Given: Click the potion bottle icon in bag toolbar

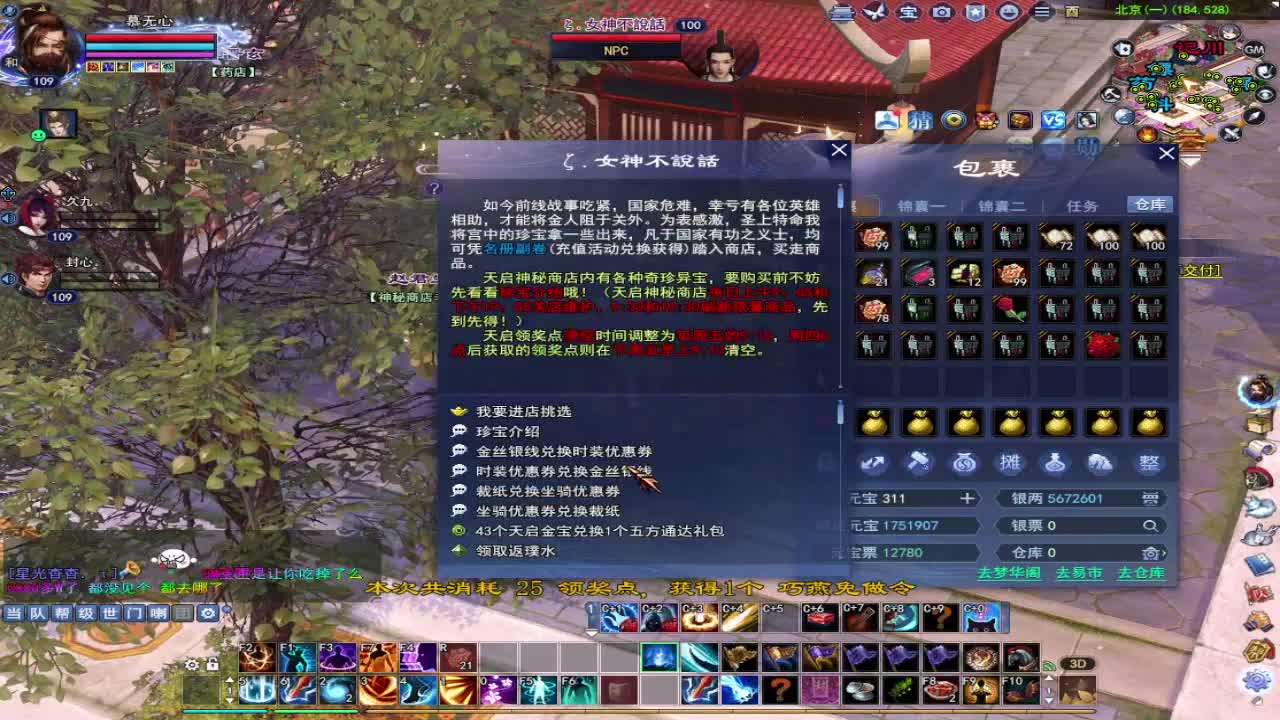Looking at the screenshot, I should 1055,463.
